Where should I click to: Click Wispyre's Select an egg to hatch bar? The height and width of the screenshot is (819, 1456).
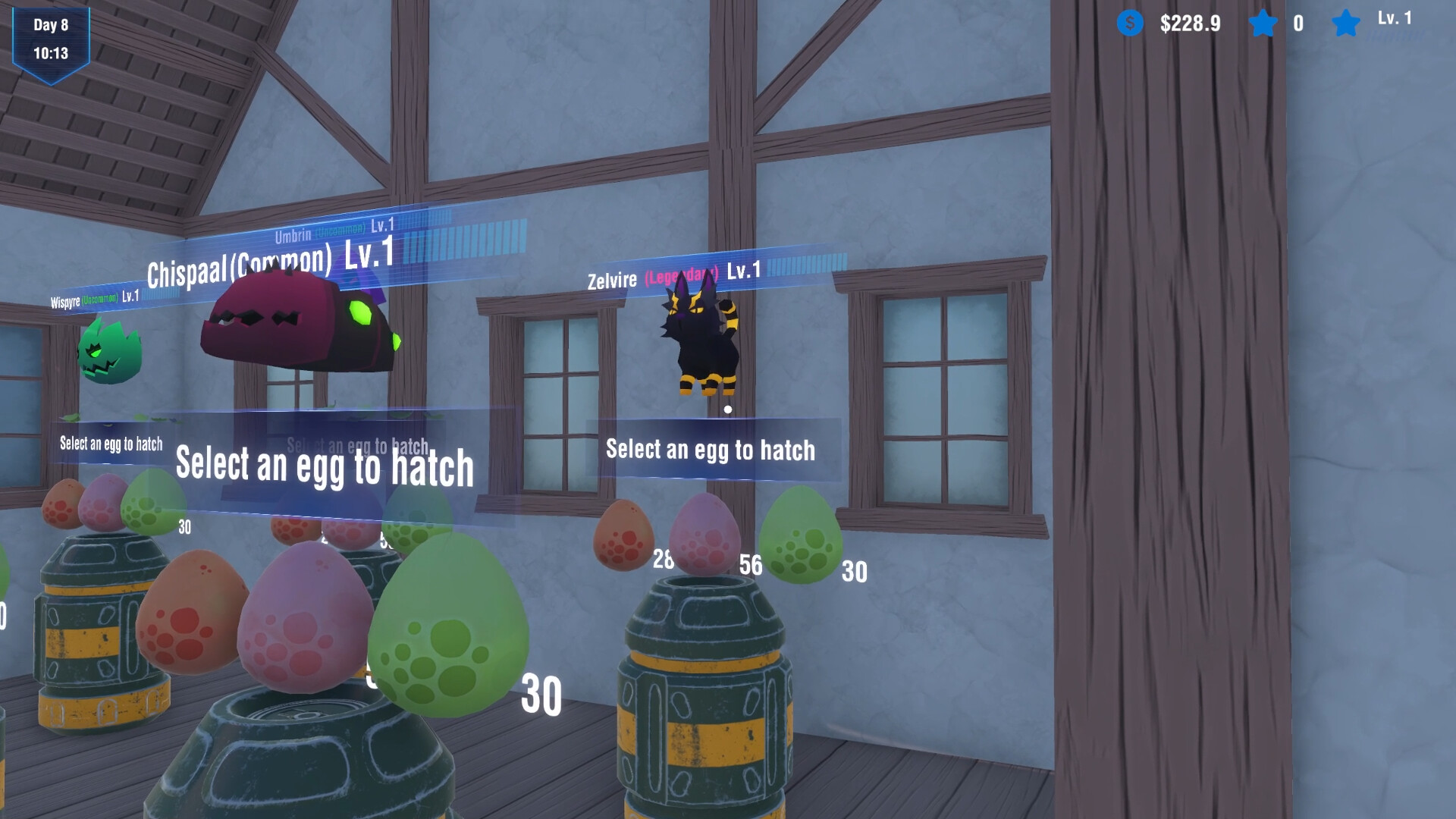click(x=110, y=444)
